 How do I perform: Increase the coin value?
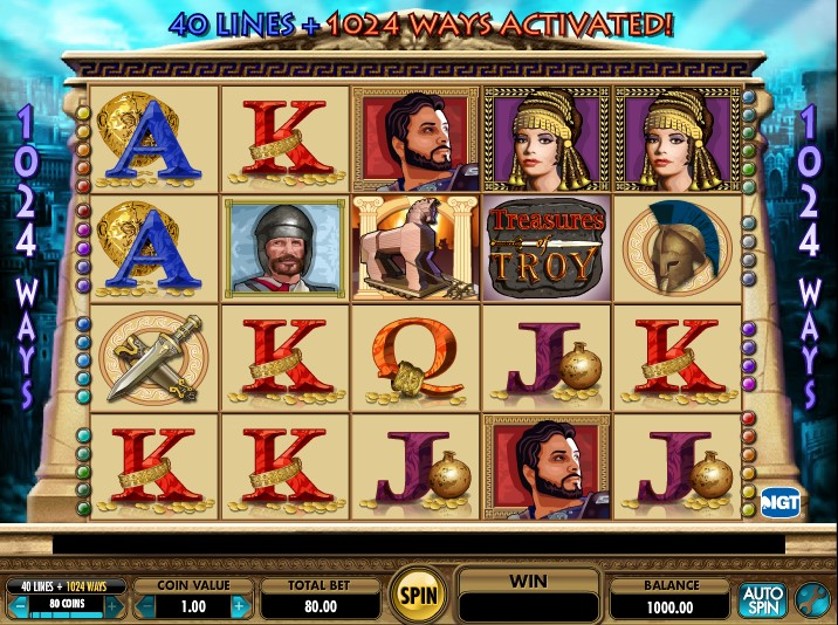coord(239,606)
